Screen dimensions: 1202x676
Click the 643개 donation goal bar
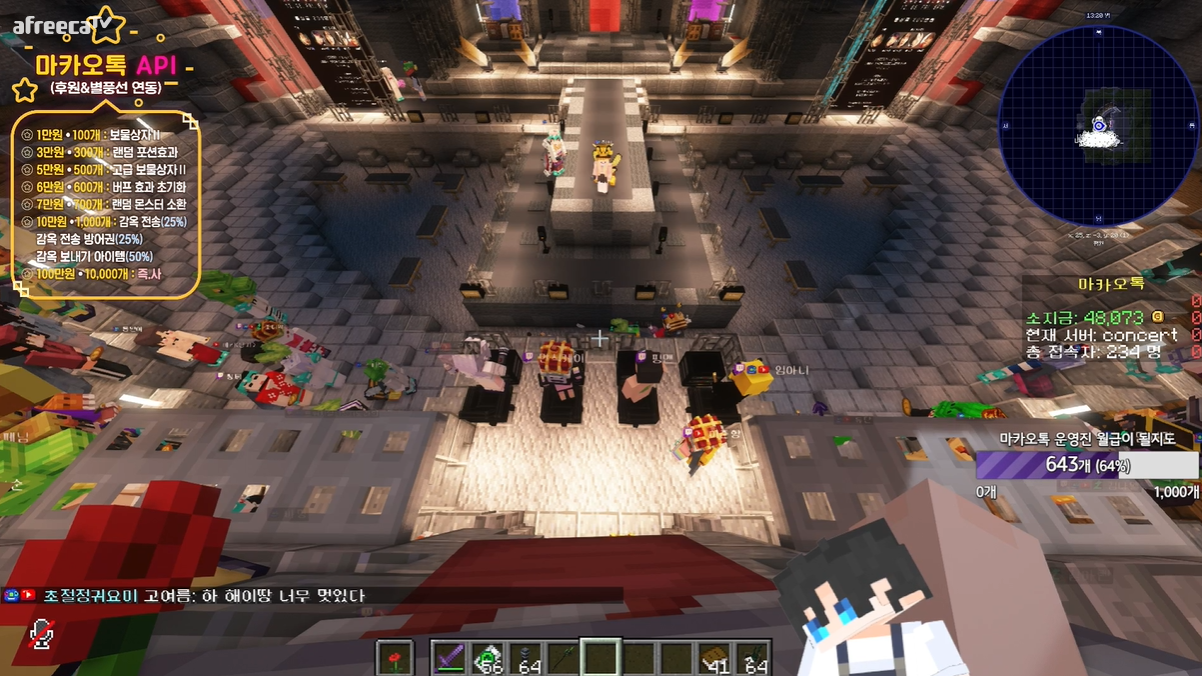pyautogui.click(x=1086, y=465)
